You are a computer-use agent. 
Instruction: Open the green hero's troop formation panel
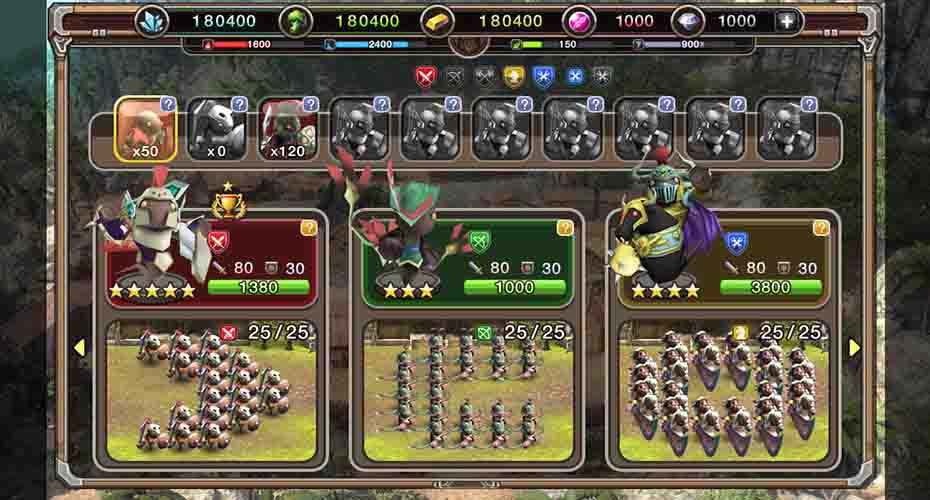467,394
